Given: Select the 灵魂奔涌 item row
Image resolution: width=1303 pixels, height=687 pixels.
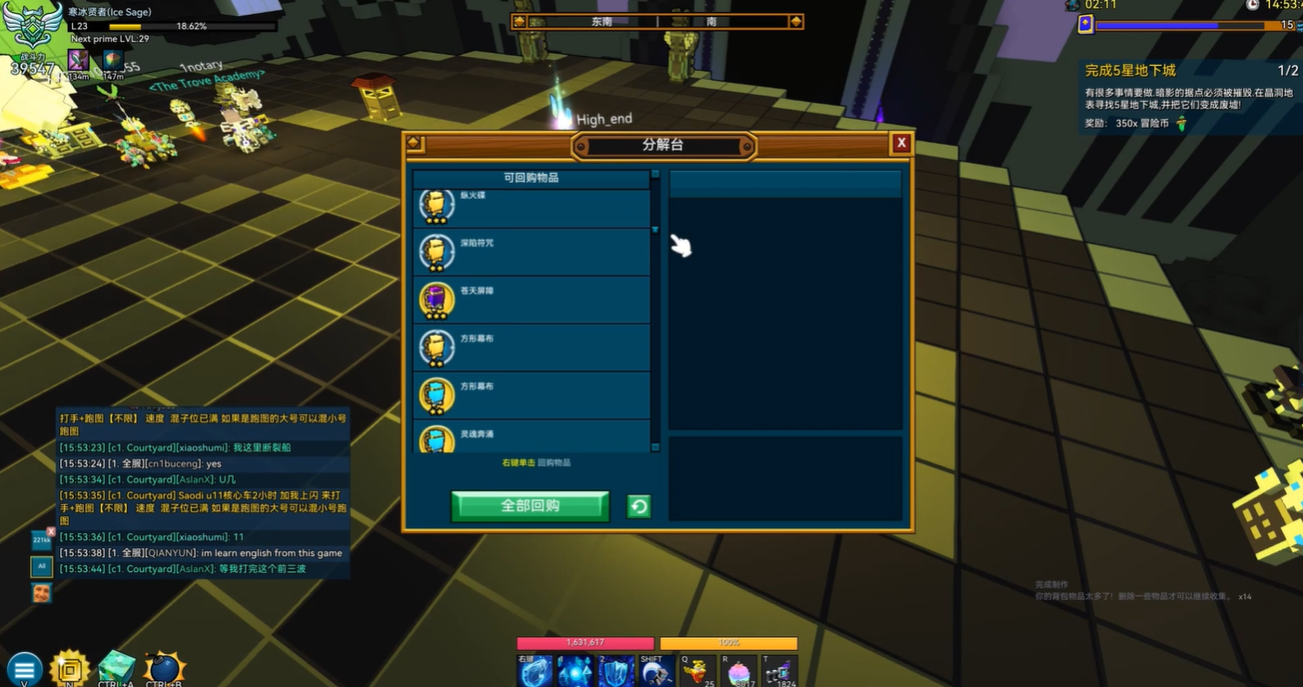Looking at the screenshot, I should point(532,438).
